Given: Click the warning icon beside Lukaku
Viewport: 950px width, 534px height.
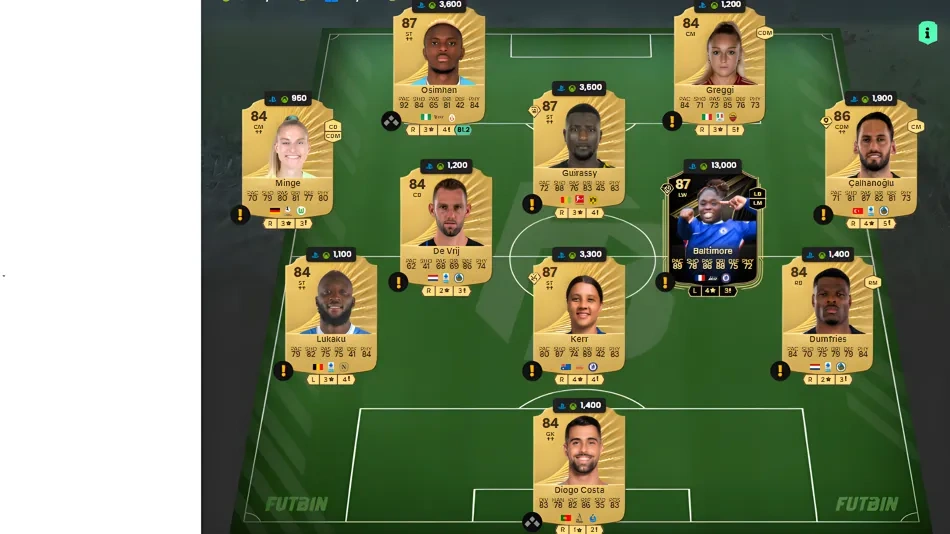Looking at the screenshot, I should [x=284, y=371].
